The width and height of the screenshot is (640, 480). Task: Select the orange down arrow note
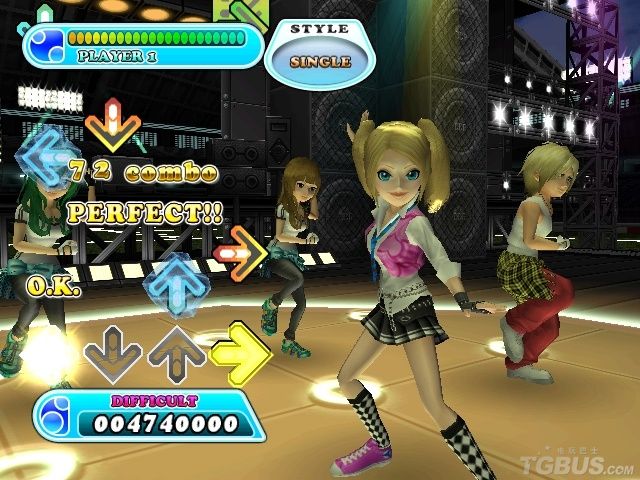pyautogui.click(x=111, y=125)
